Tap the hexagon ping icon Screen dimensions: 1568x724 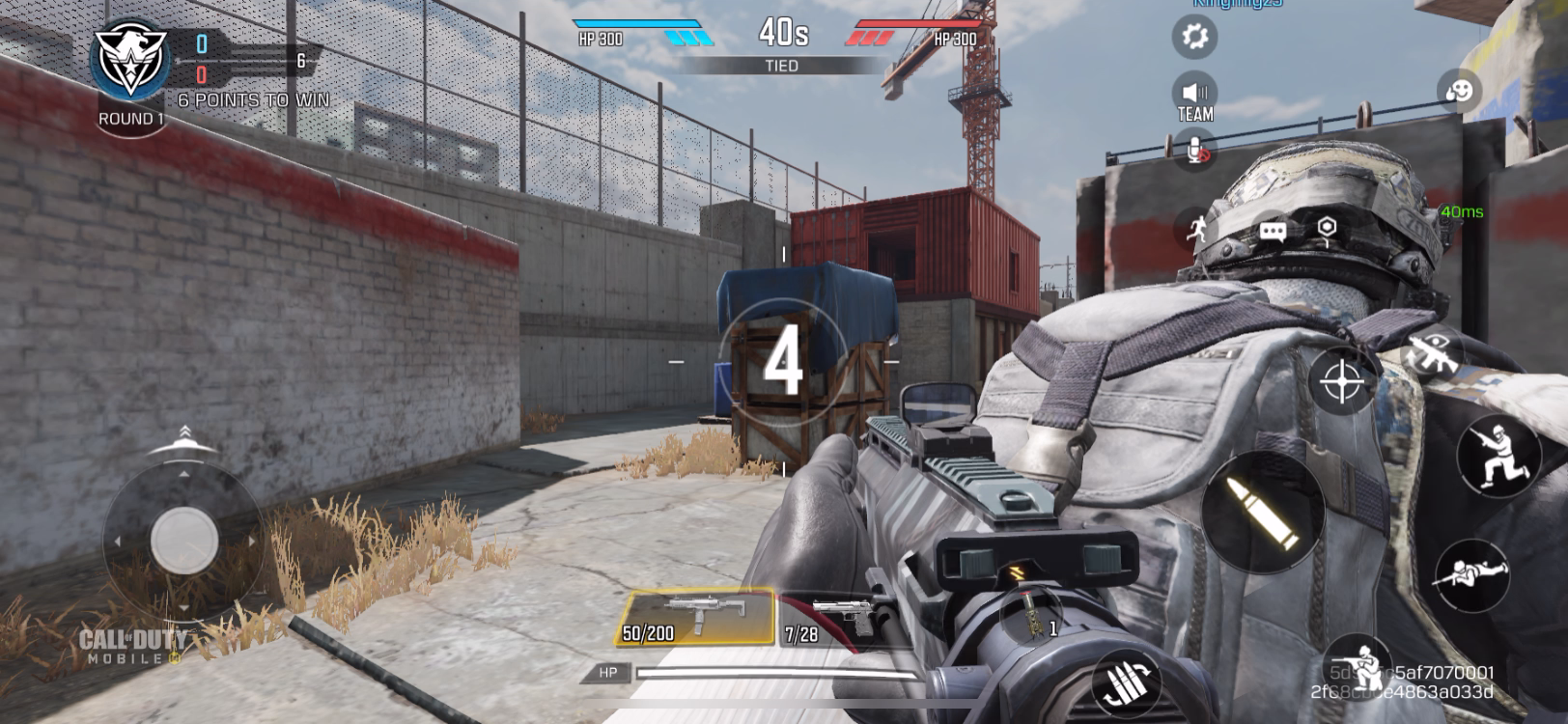1328,228
